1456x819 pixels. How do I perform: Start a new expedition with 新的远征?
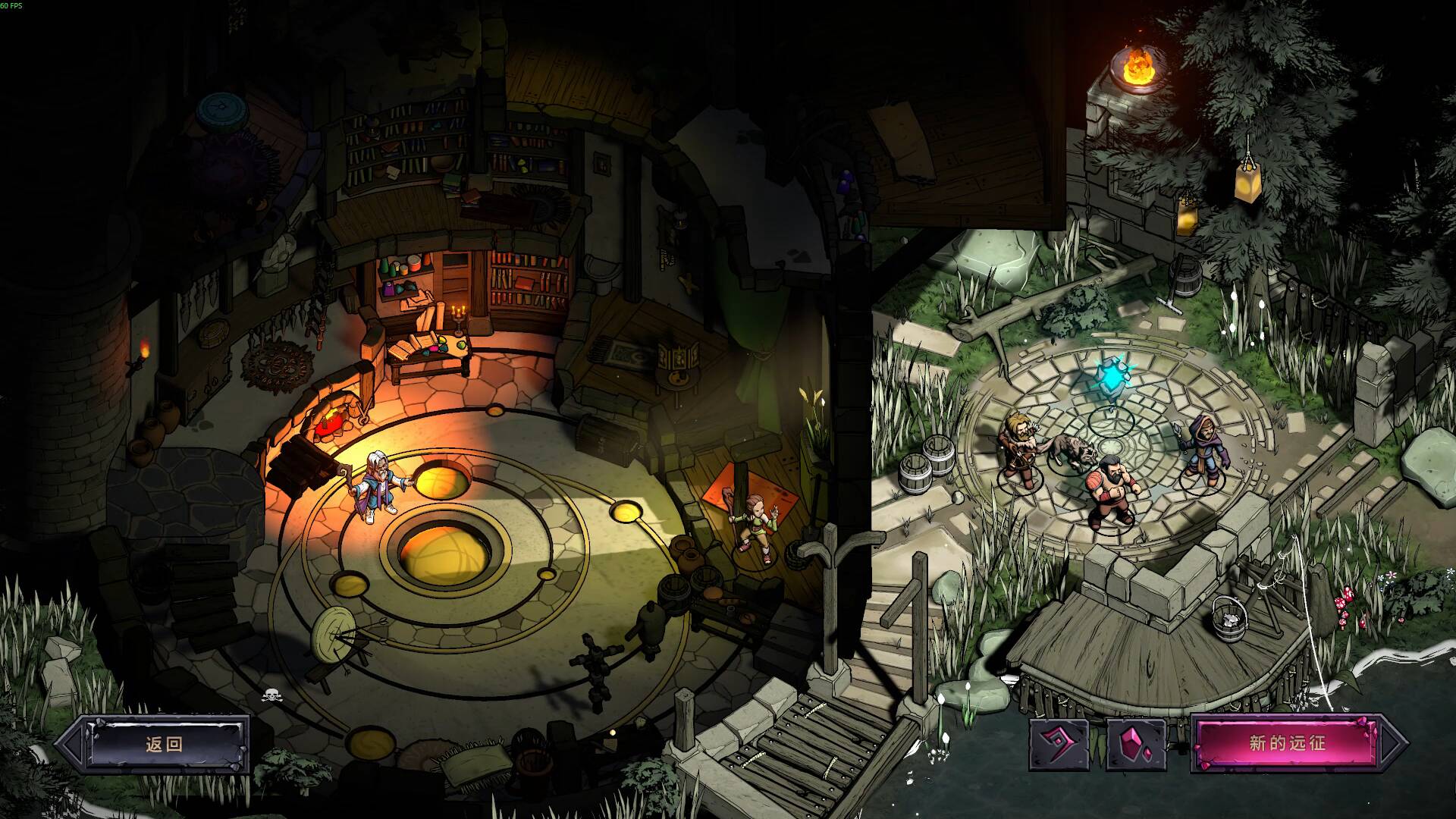tap(1287, 743)
